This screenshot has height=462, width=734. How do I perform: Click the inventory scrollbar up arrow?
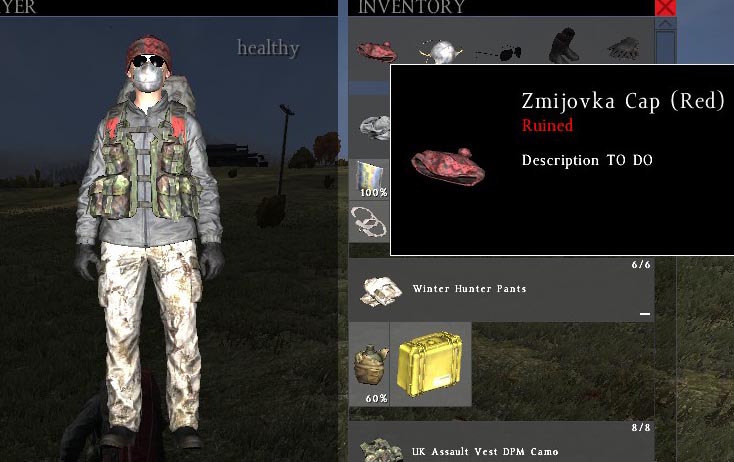click(x=666, y=25)
